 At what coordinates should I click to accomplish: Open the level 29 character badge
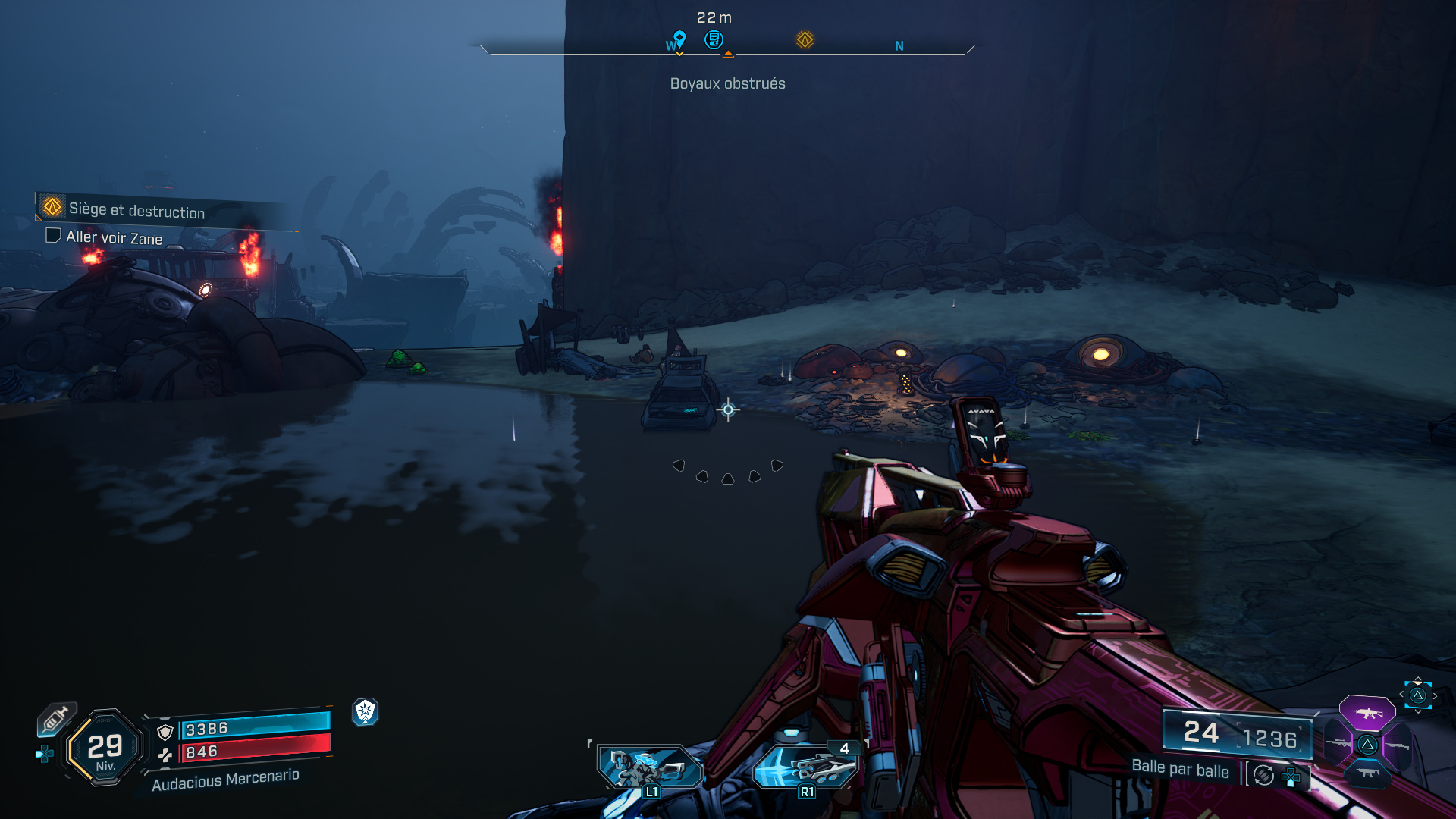[x=105, y=748]
